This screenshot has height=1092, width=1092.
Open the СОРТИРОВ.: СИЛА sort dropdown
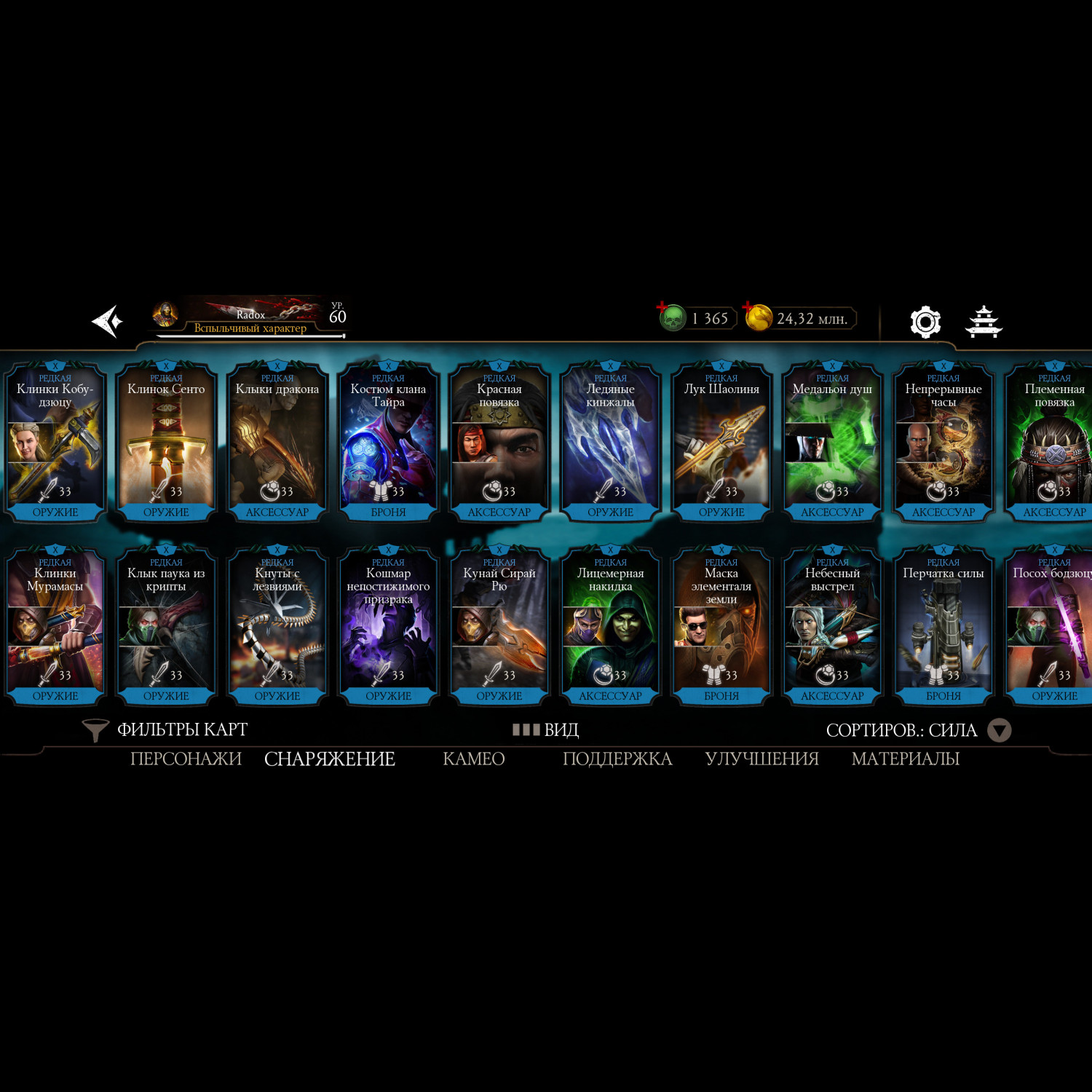click(x=917, y=730)
